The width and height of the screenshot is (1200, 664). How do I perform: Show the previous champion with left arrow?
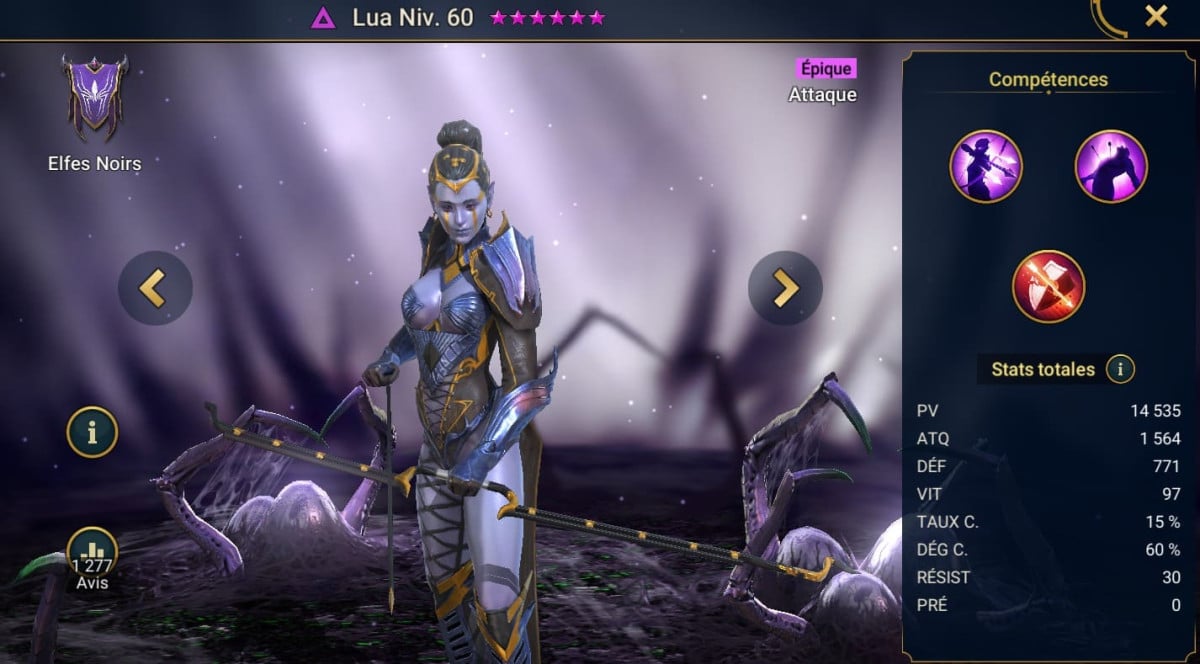pyautogui.click(x=155, y=288)
